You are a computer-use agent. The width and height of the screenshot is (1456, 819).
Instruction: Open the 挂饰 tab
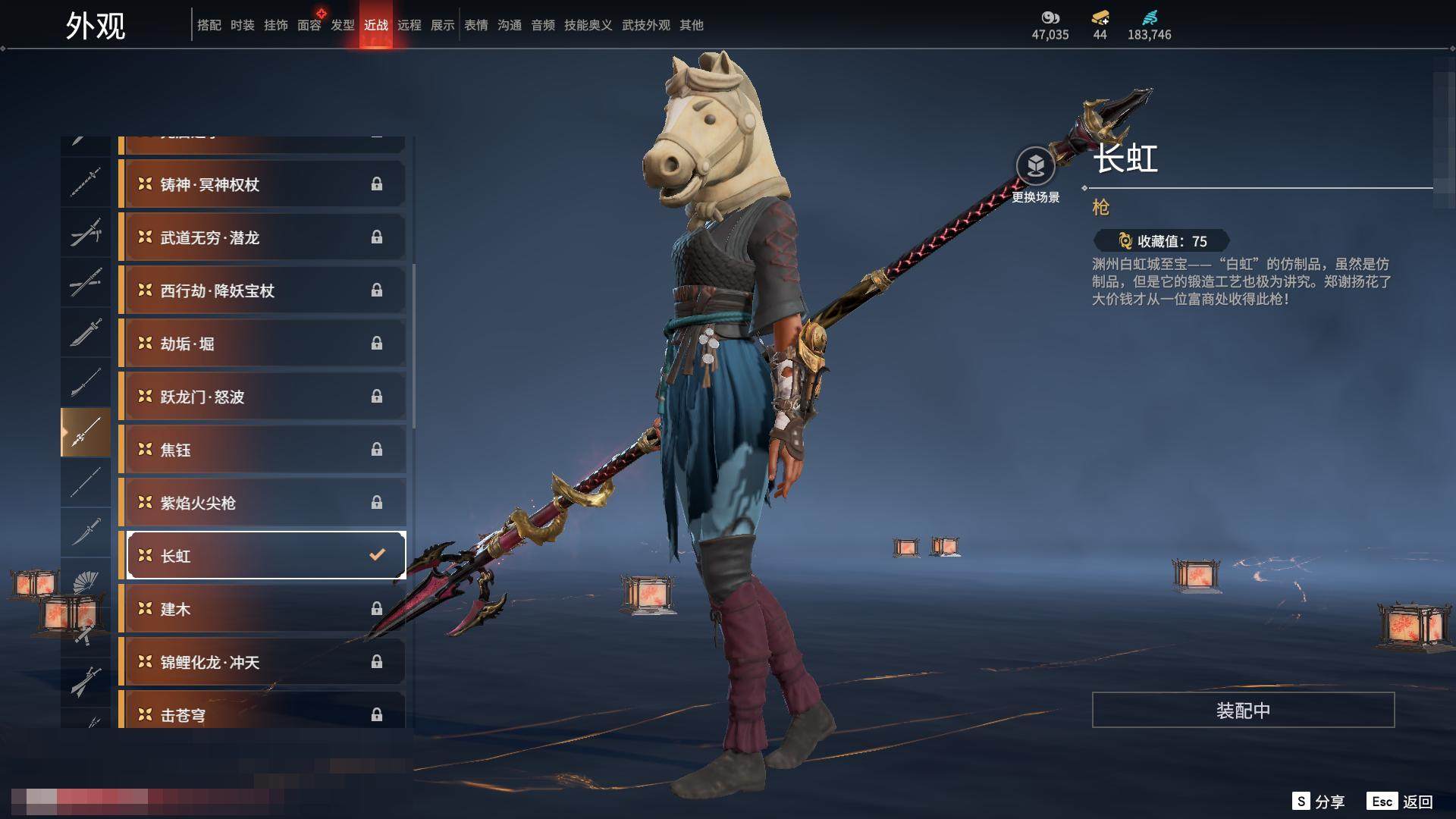pos(276,25)
